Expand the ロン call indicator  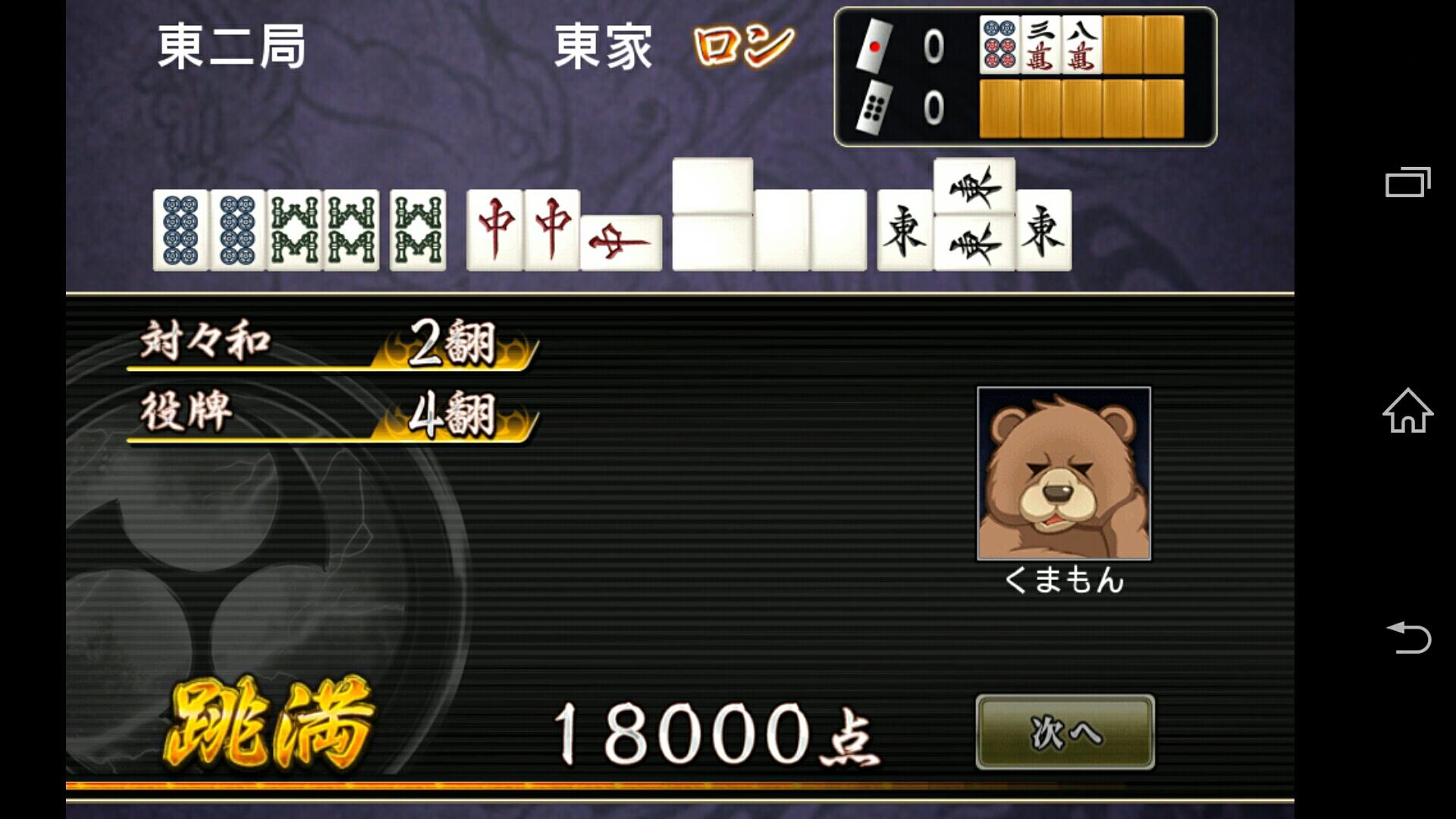739,47
